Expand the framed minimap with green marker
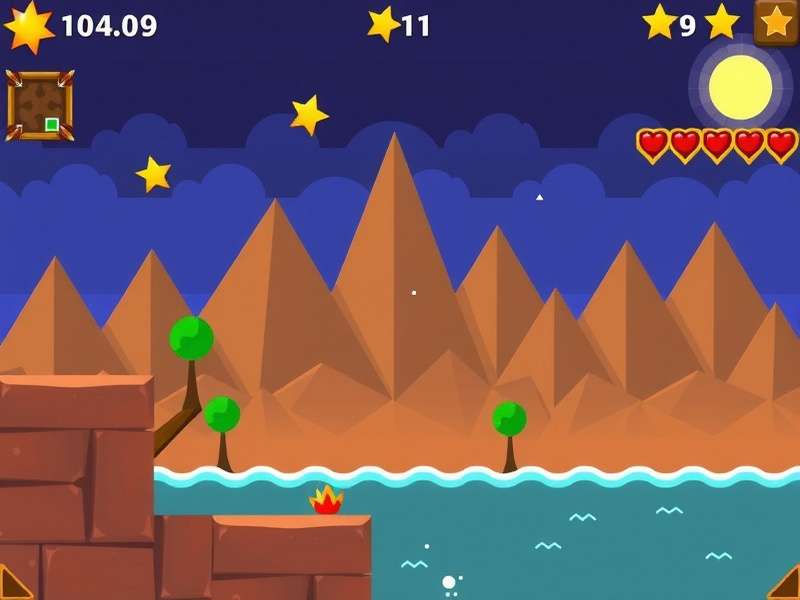 40,105
